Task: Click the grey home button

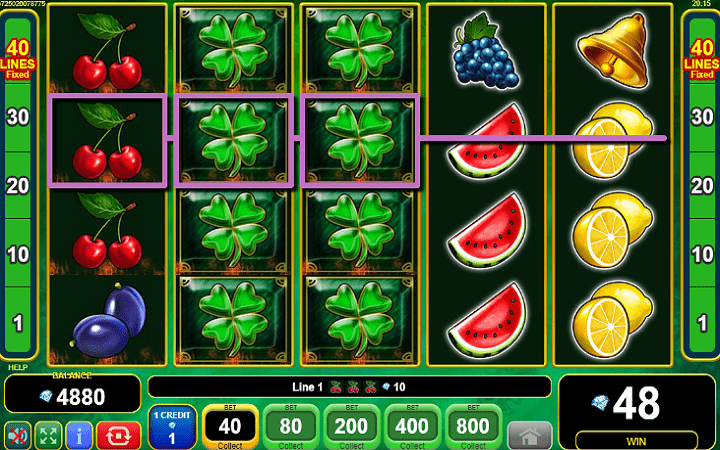Action: click(529, 435)
